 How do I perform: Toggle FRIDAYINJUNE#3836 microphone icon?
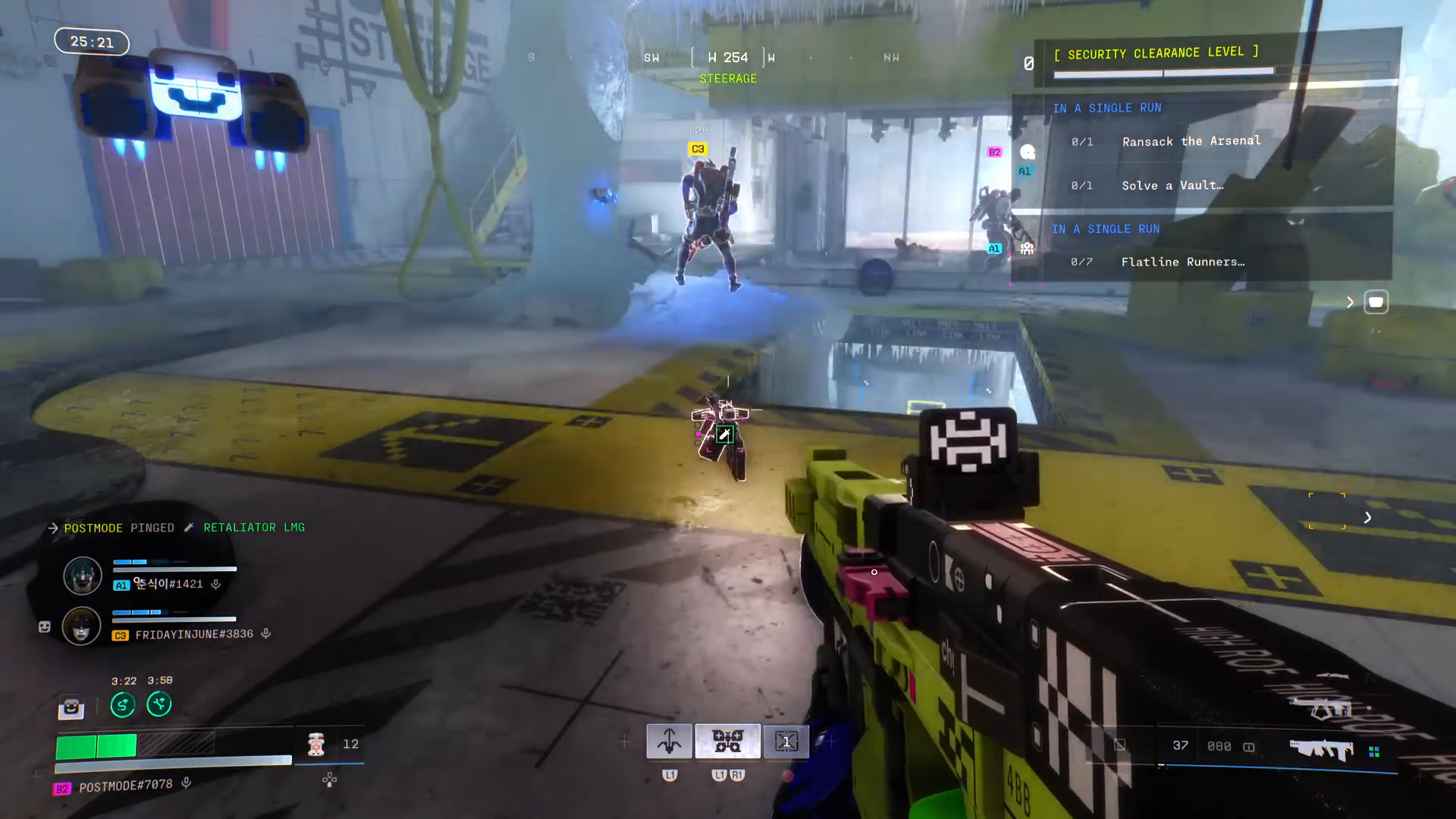click(266, 633)
